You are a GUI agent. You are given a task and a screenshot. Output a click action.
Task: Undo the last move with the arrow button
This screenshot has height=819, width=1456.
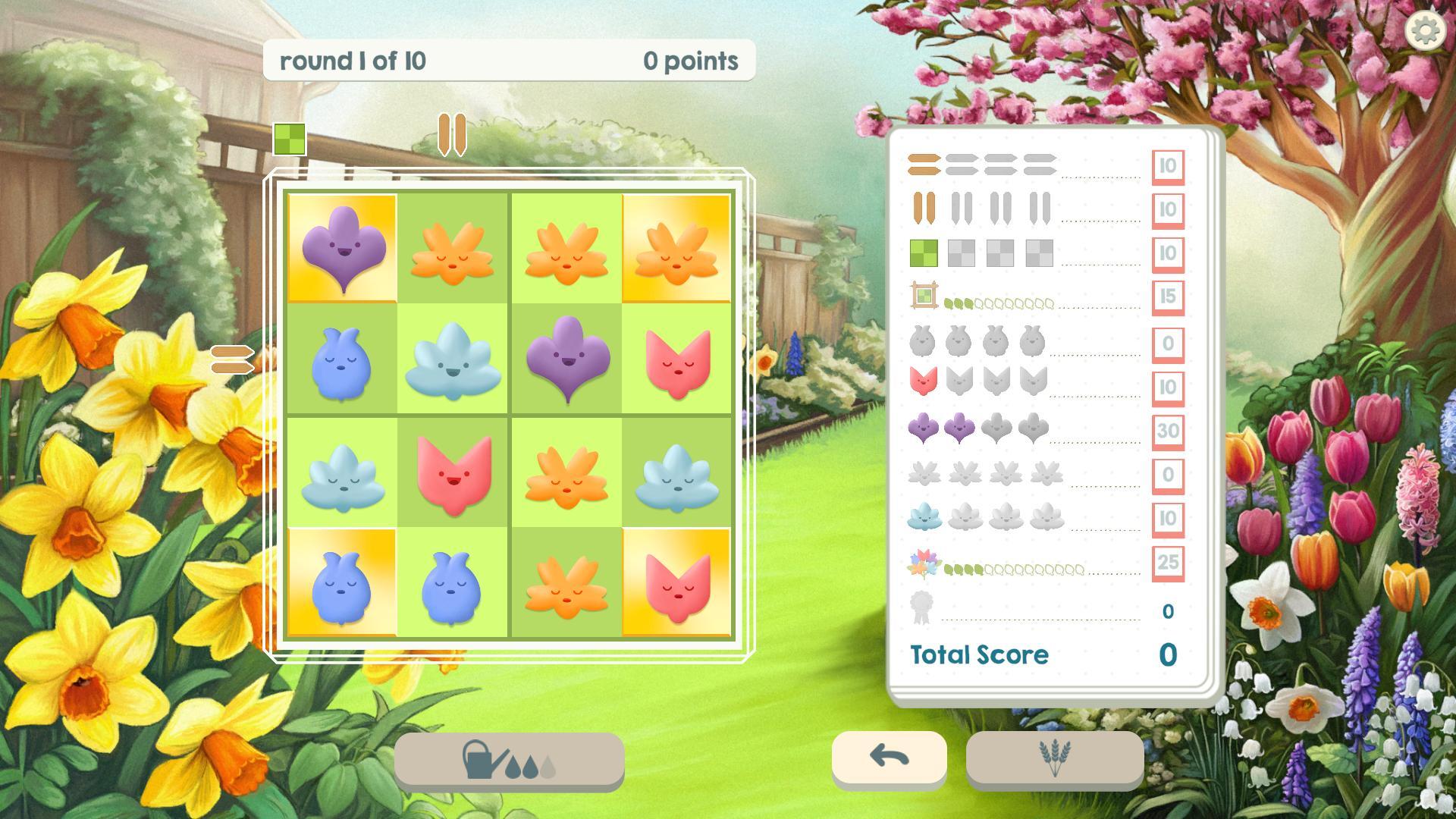pyautogui.click(x=889, y=756)
